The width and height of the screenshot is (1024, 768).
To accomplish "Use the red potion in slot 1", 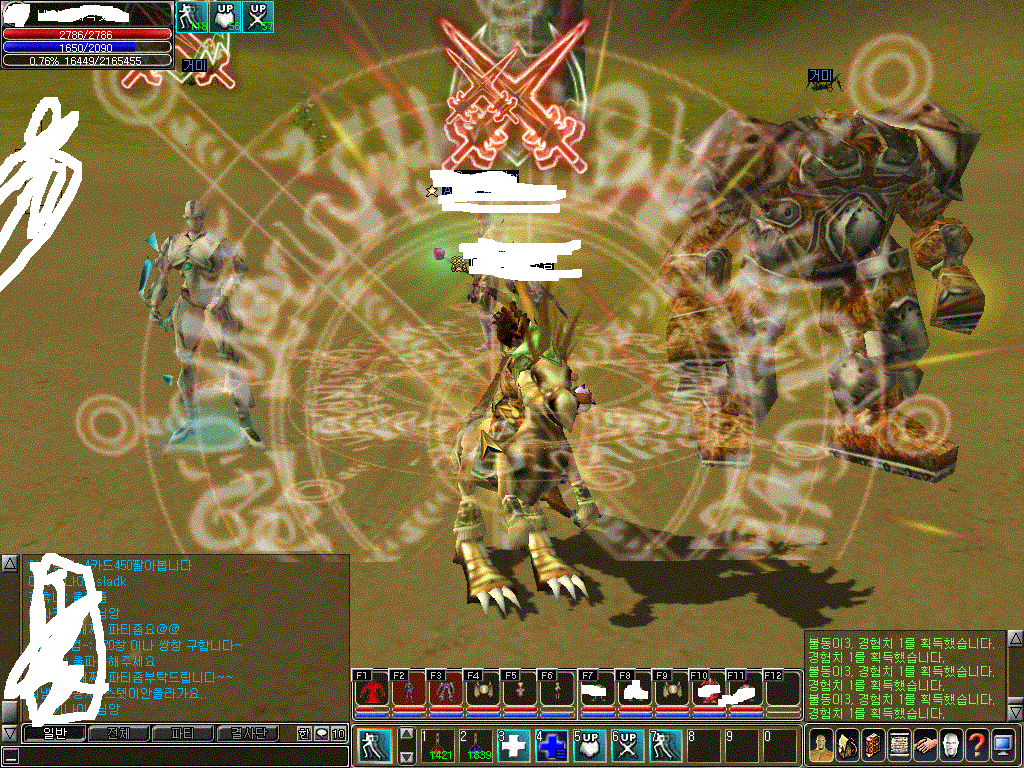I will point(439,746).
